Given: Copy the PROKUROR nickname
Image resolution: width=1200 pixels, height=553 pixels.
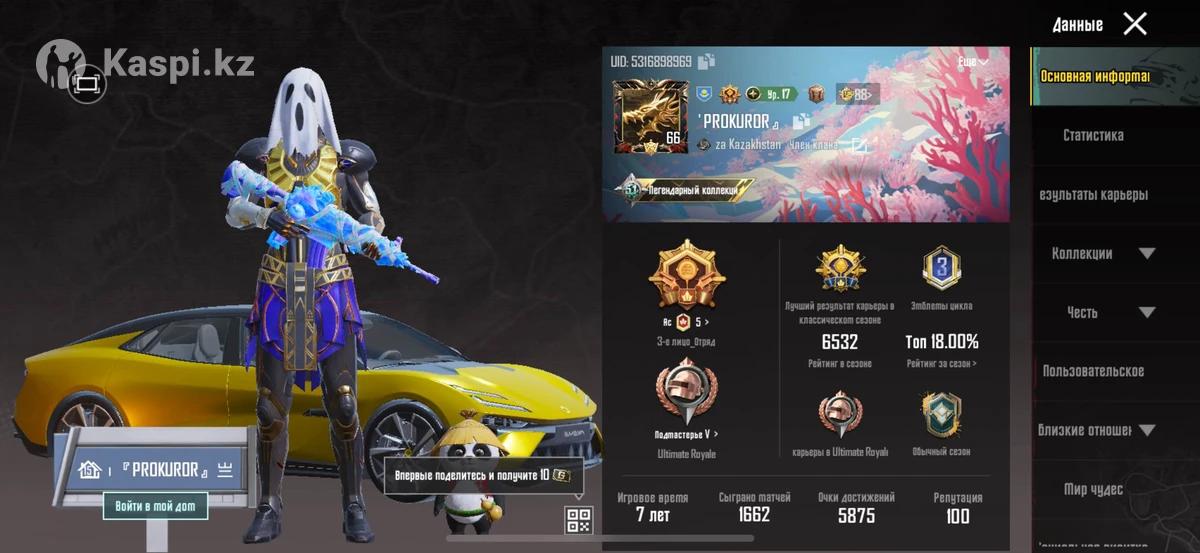Looking at the screenshot, I should pos(800,122).
